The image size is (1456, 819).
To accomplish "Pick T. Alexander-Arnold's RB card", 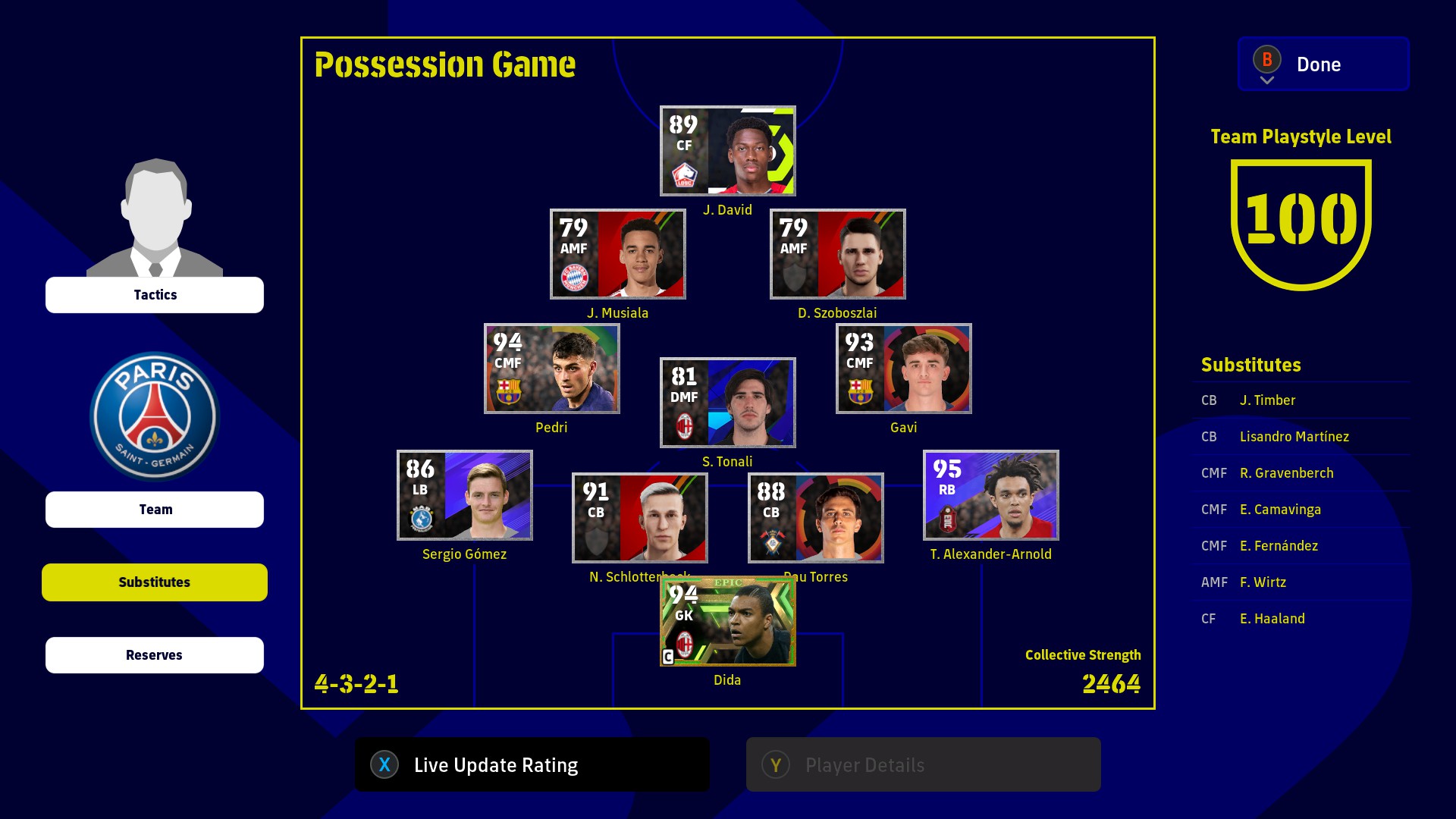I will [990, 495].
